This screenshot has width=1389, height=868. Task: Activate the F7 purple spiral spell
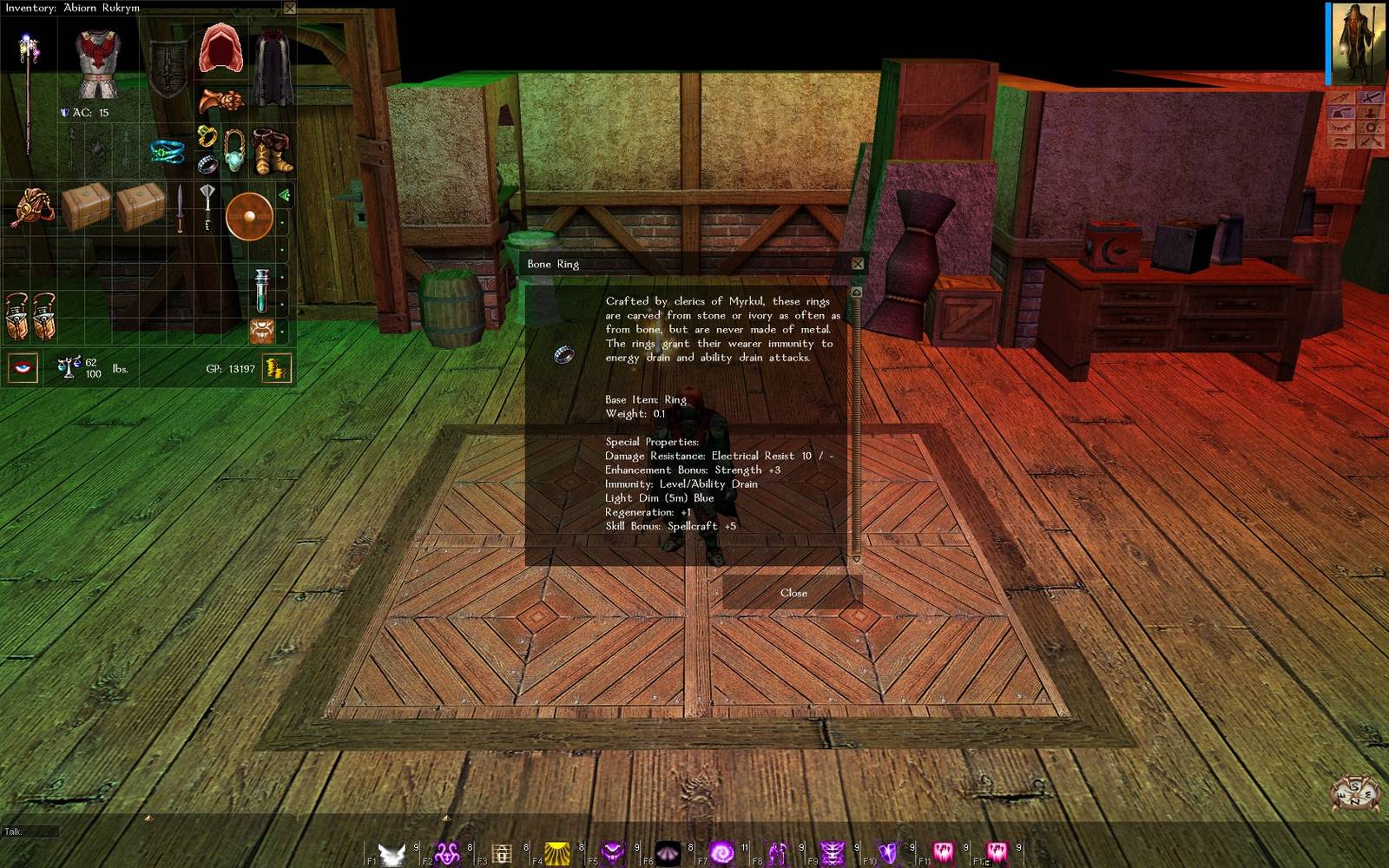[721, 853]
